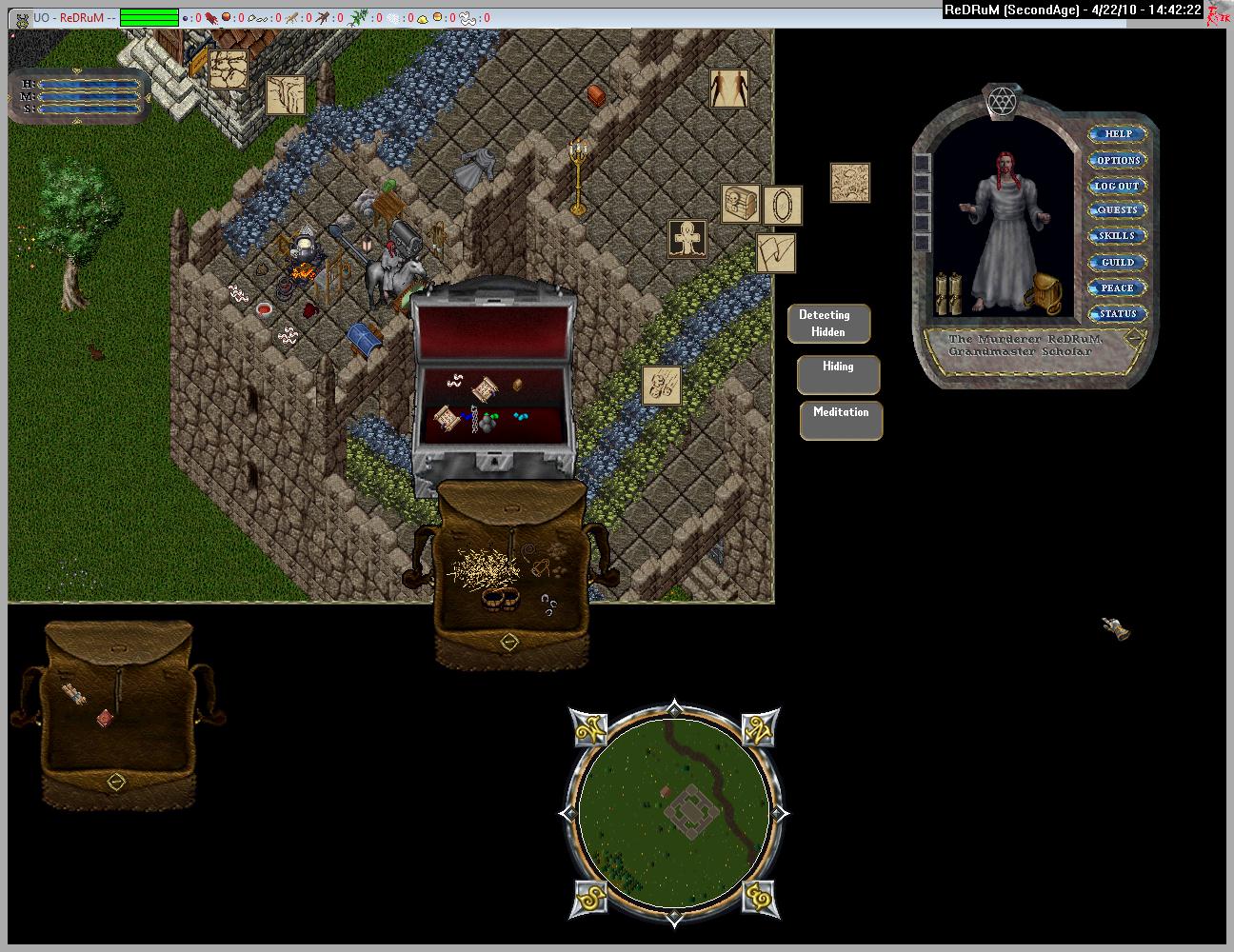The image size is (1234, 952).
Task: Show the Skills list
Action: (x=1118, y=236)
